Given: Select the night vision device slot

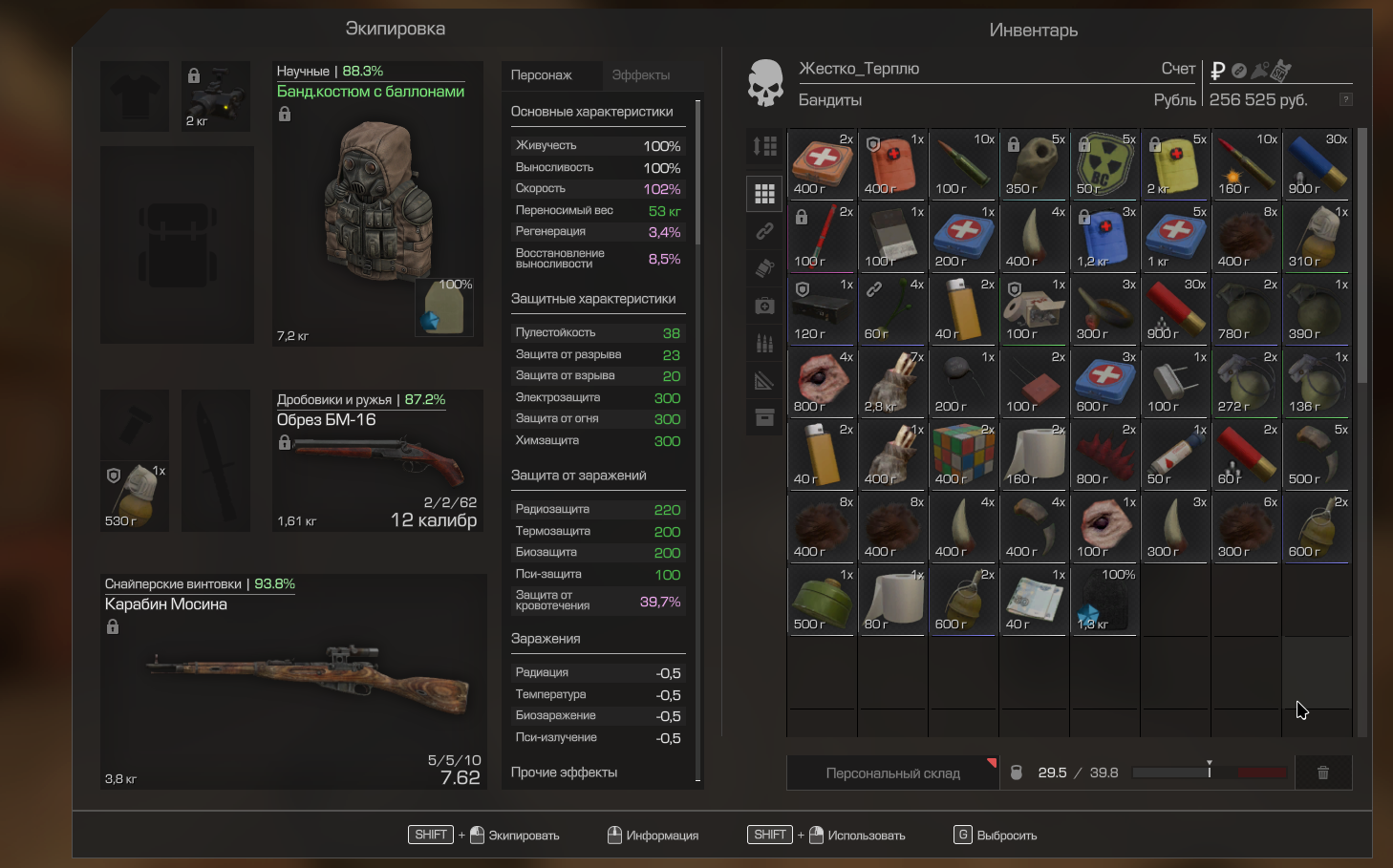Looking at the screenshot, I should [217, 95].
